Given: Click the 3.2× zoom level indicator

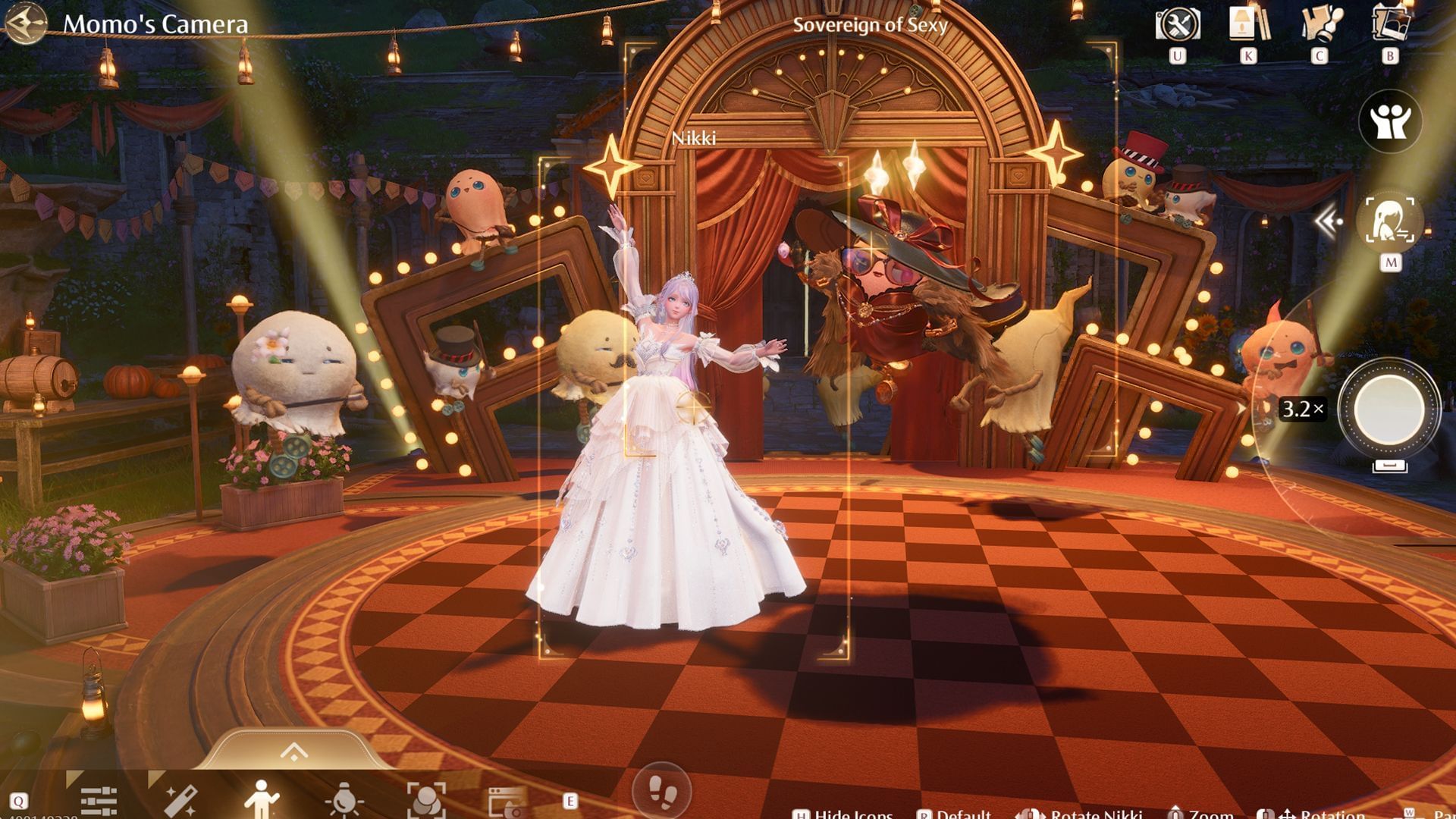Looking at the screenshot, I should tap(1302, 409).
